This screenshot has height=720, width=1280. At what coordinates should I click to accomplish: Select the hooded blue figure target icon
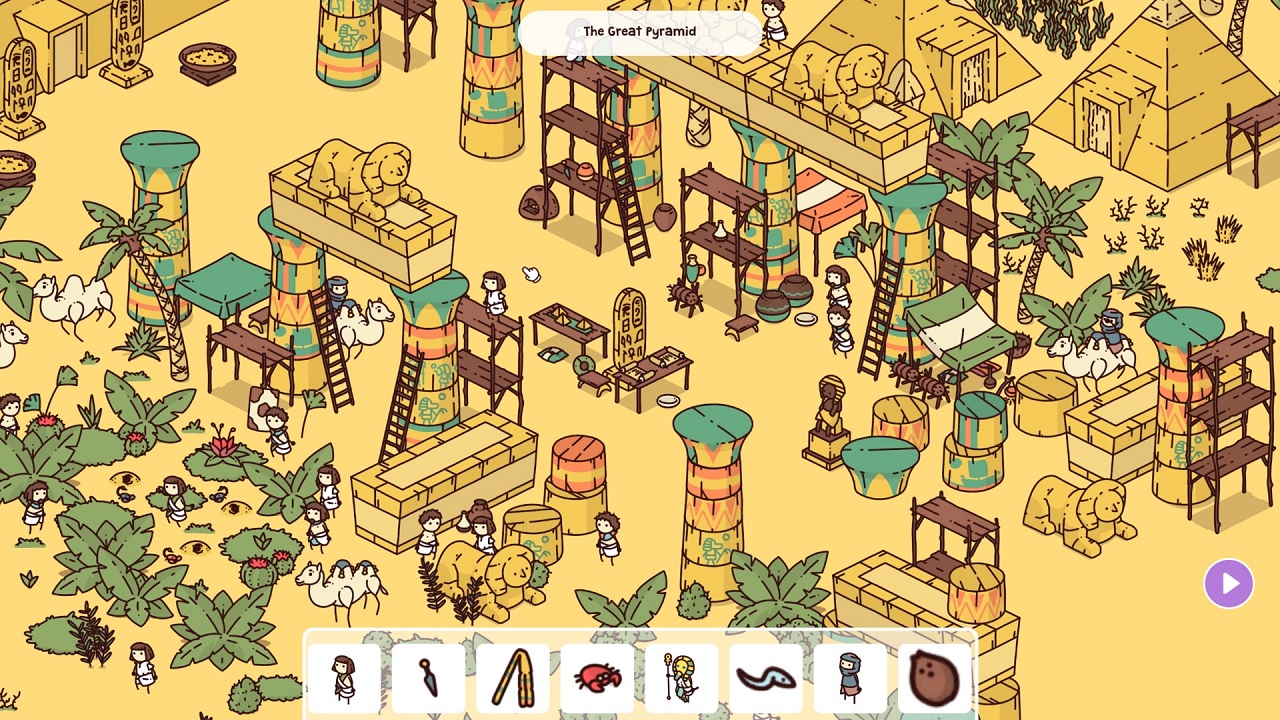pos(849,678)
